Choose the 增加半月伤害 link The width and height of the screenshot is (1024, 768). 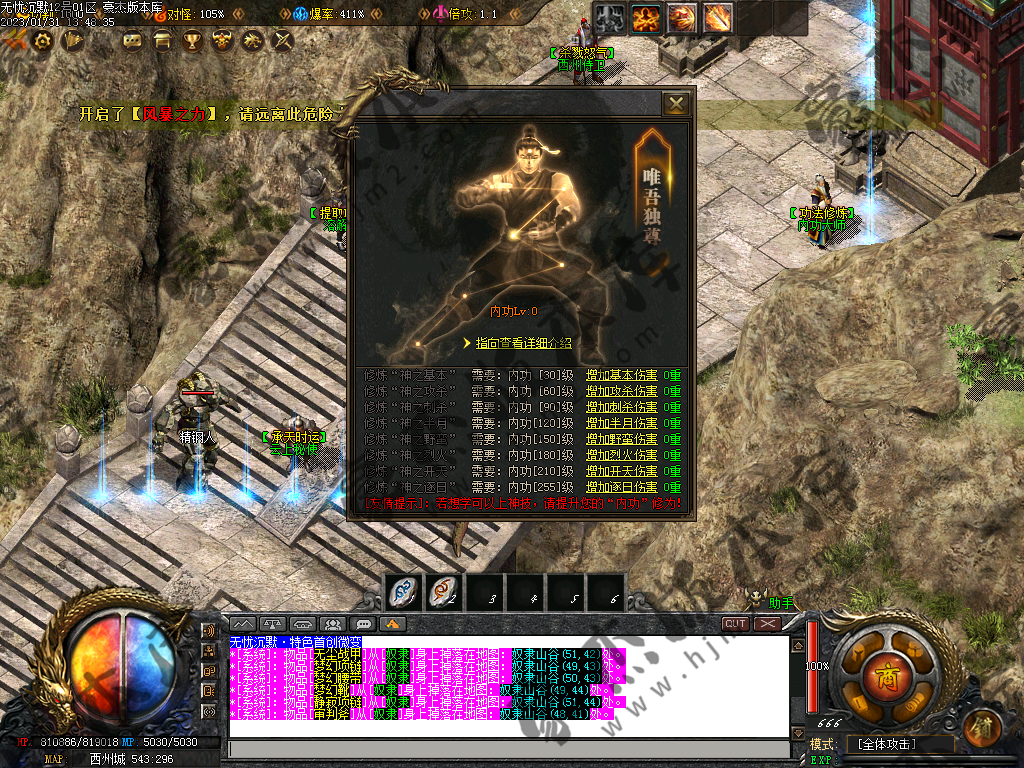[621, 423]
